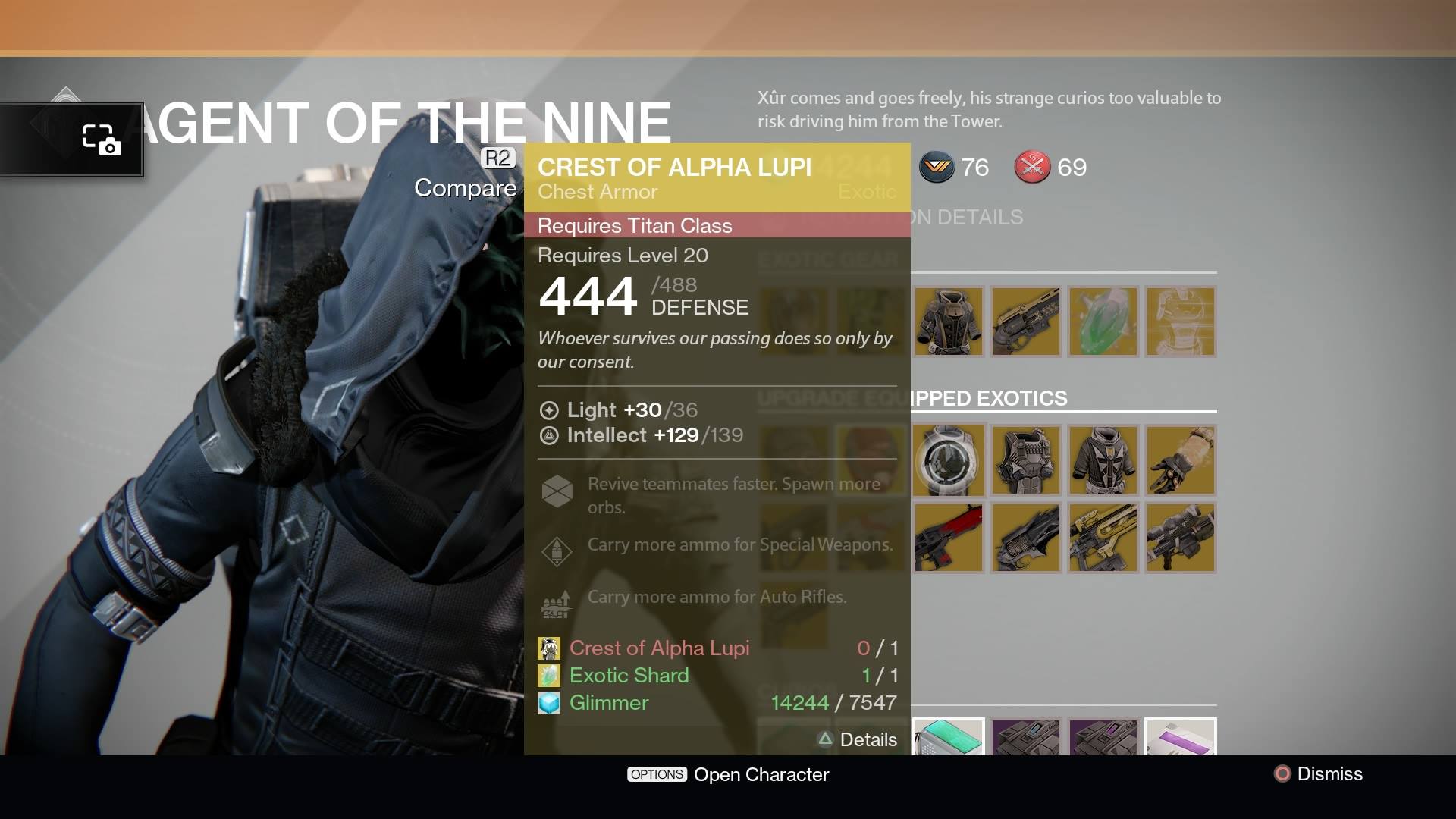Select the Warlock robes in Equipped Exotics
Image resolution: width=1456 pixels, height=819 pixels.
[x=1103, y=460]
